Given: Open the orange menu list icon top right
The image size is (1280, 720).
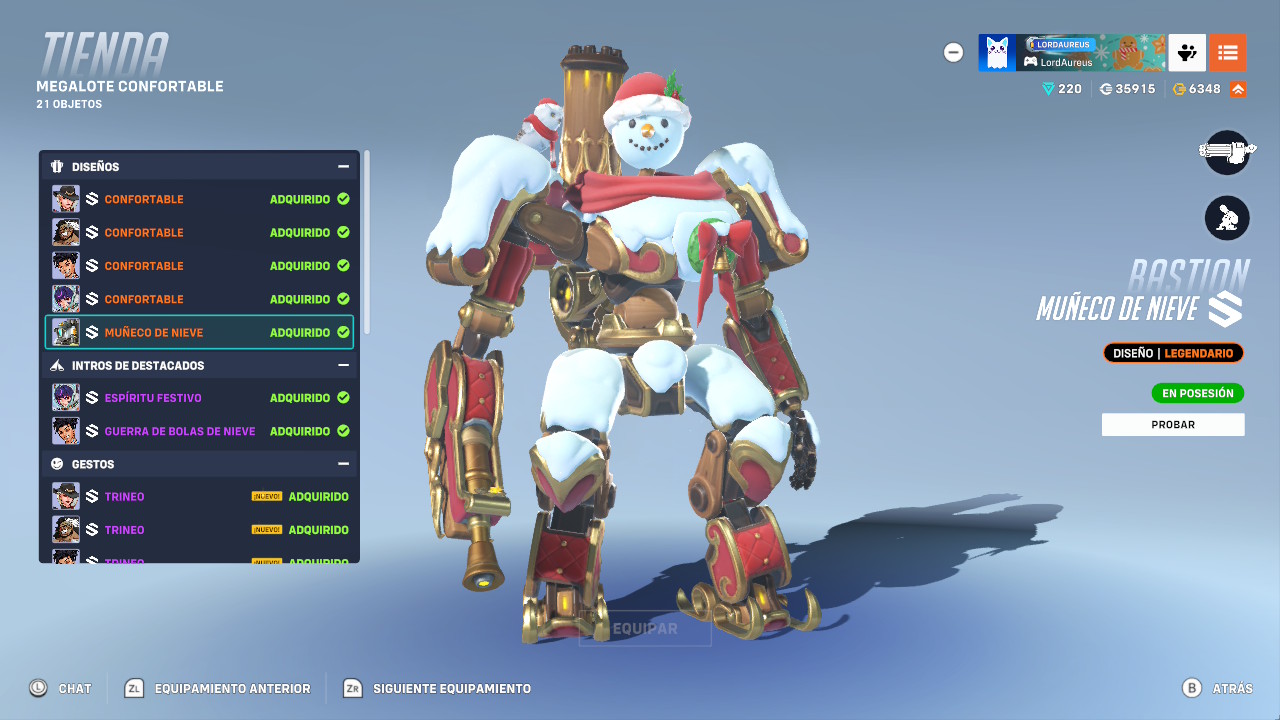Looking at the screenshot, I should 1228,52.
